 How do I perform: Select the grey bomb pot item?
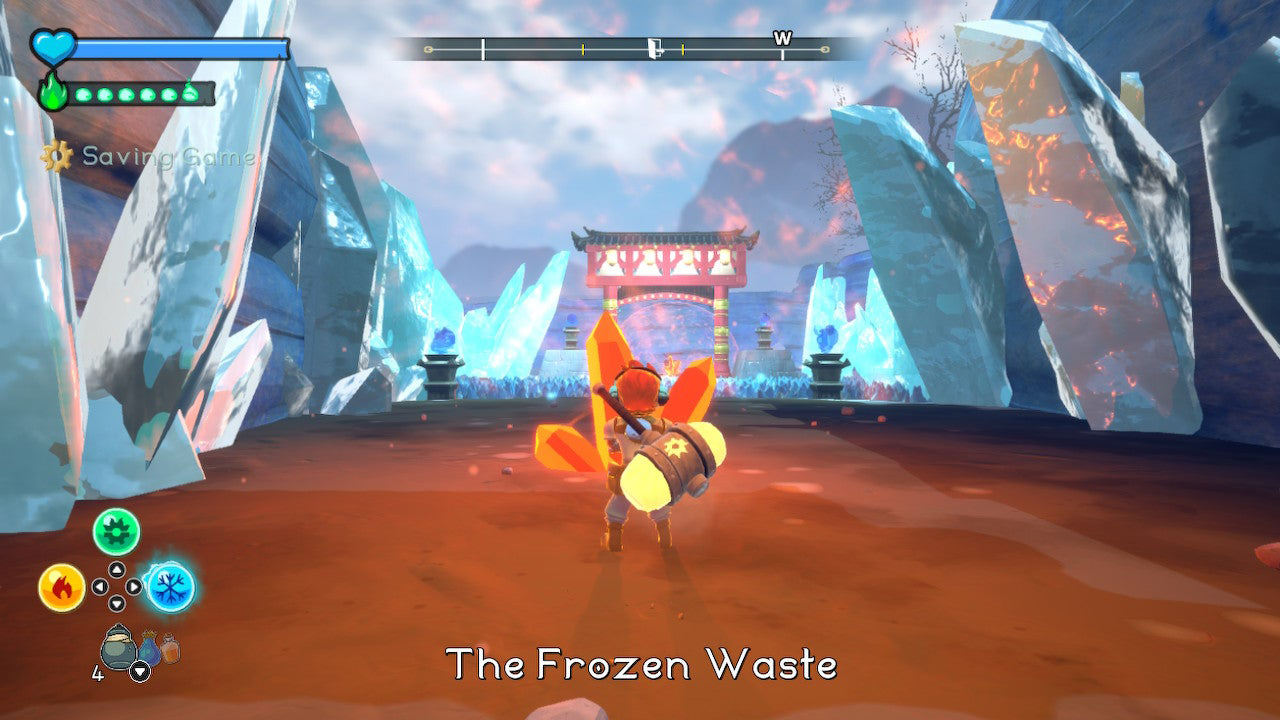[119, 646]
